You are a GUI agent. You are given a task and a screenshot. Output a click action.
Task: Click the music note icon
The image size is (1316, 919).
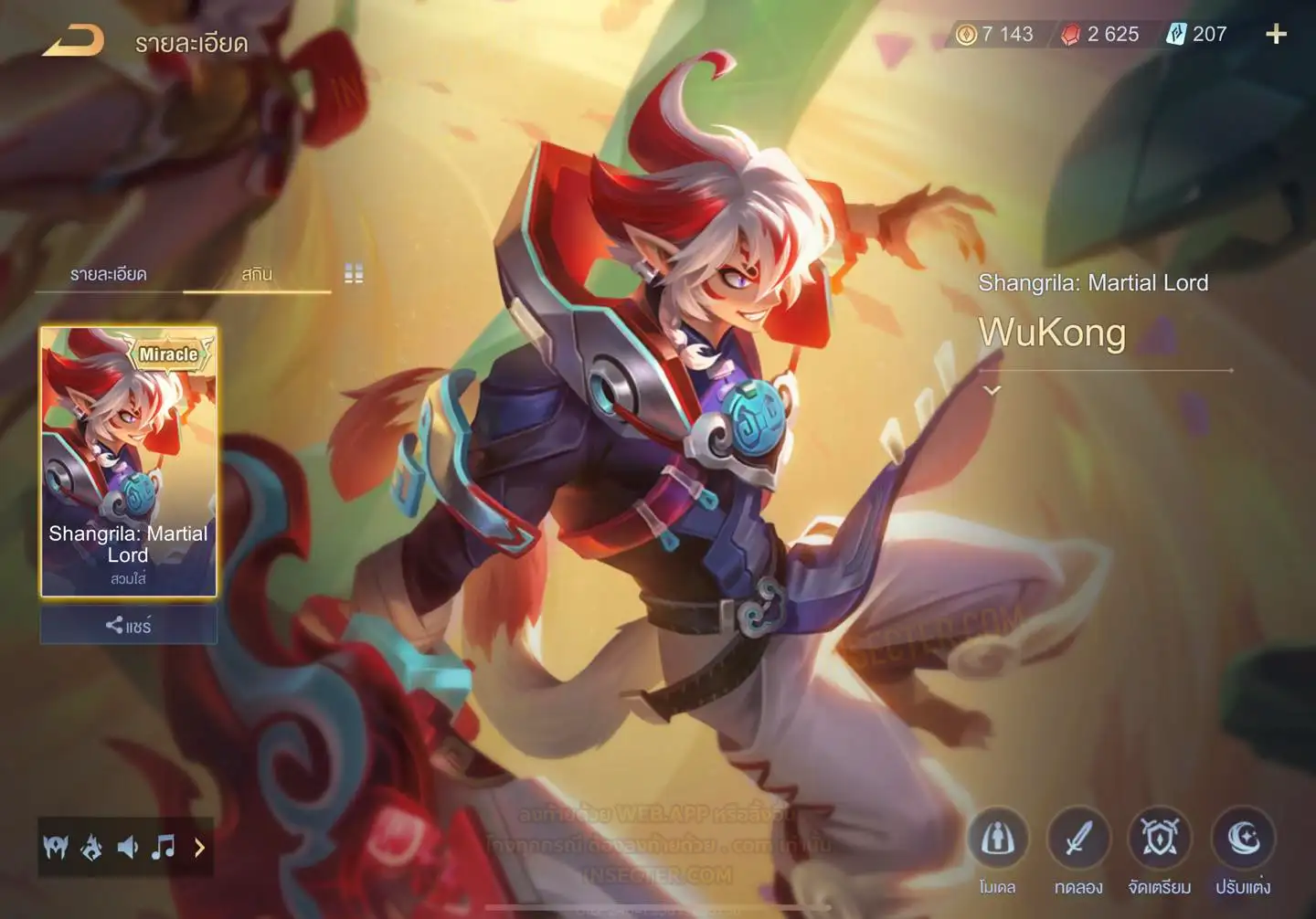[x=164, y=848]
